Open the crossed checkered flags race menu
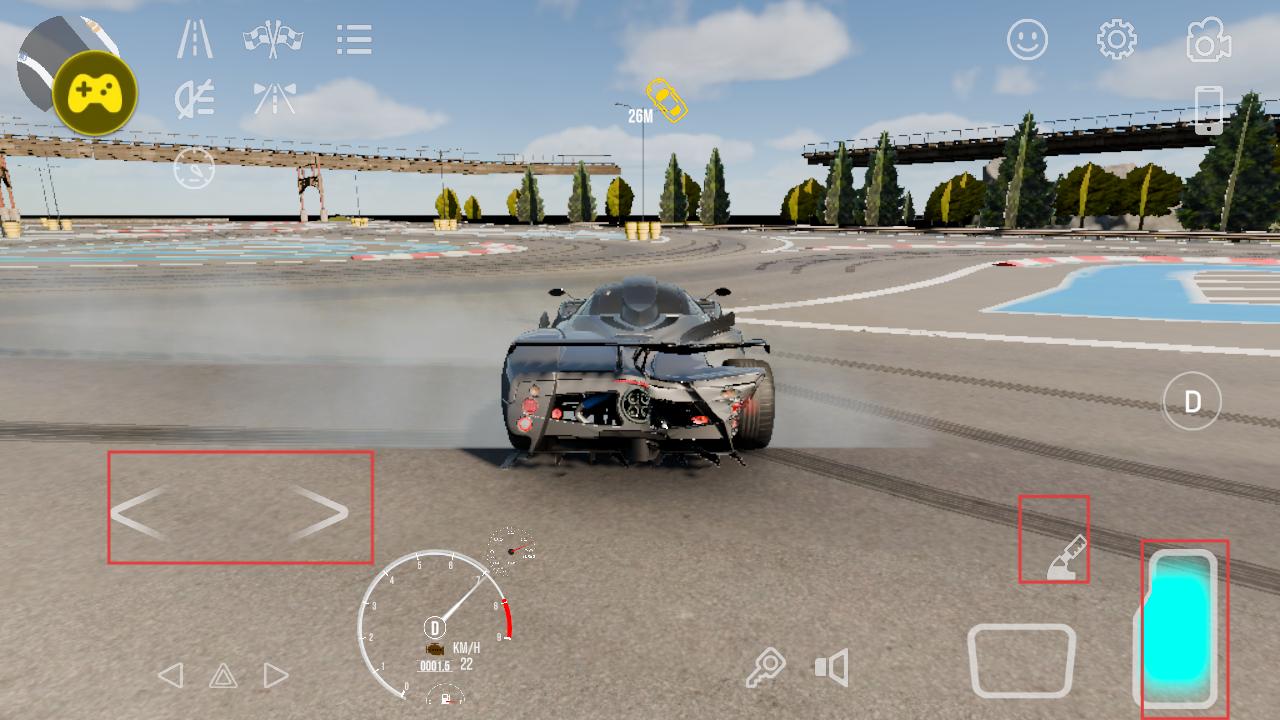The image size is (1280, 720). pyautogui.click(x=273, y=39)
